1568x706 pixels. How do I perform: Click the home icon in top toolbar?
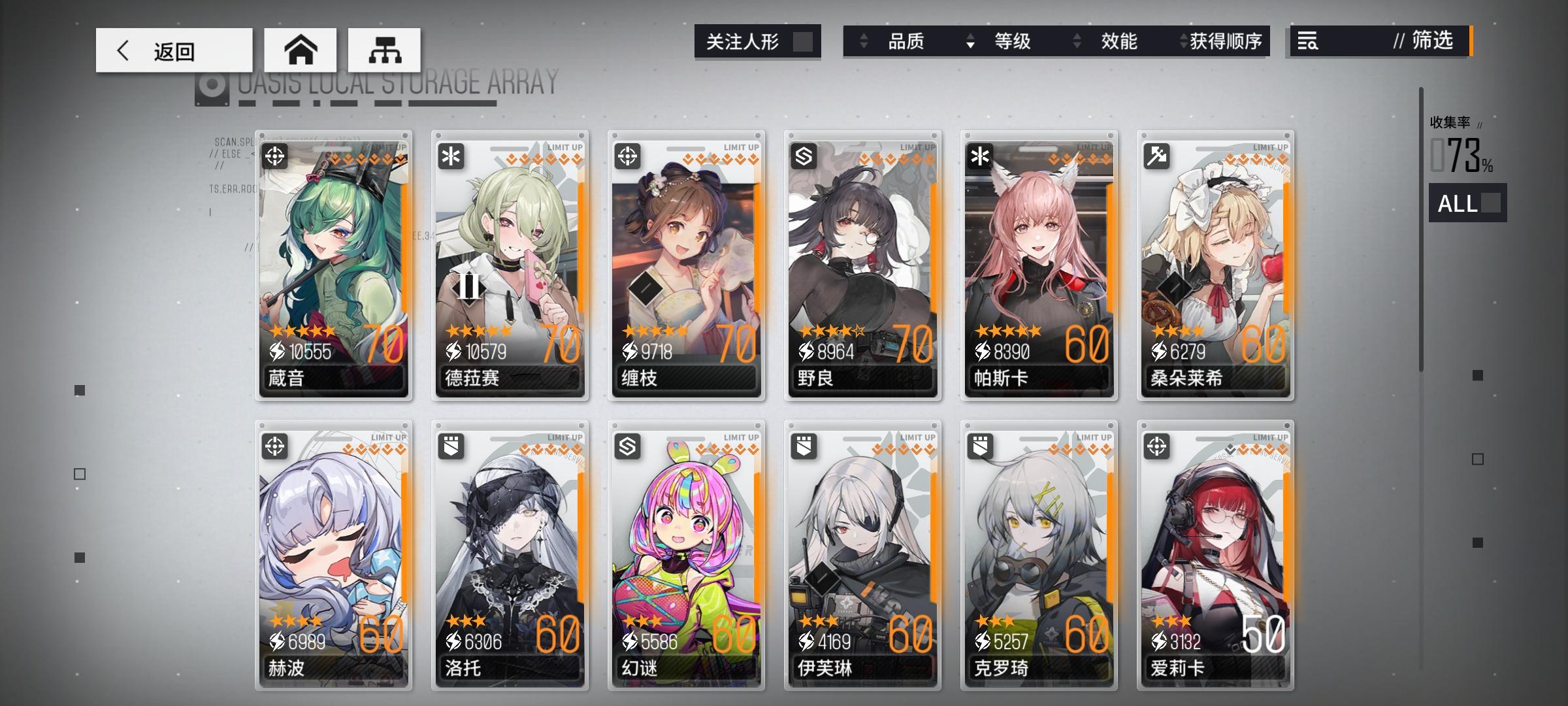click(x=301, y=49)
